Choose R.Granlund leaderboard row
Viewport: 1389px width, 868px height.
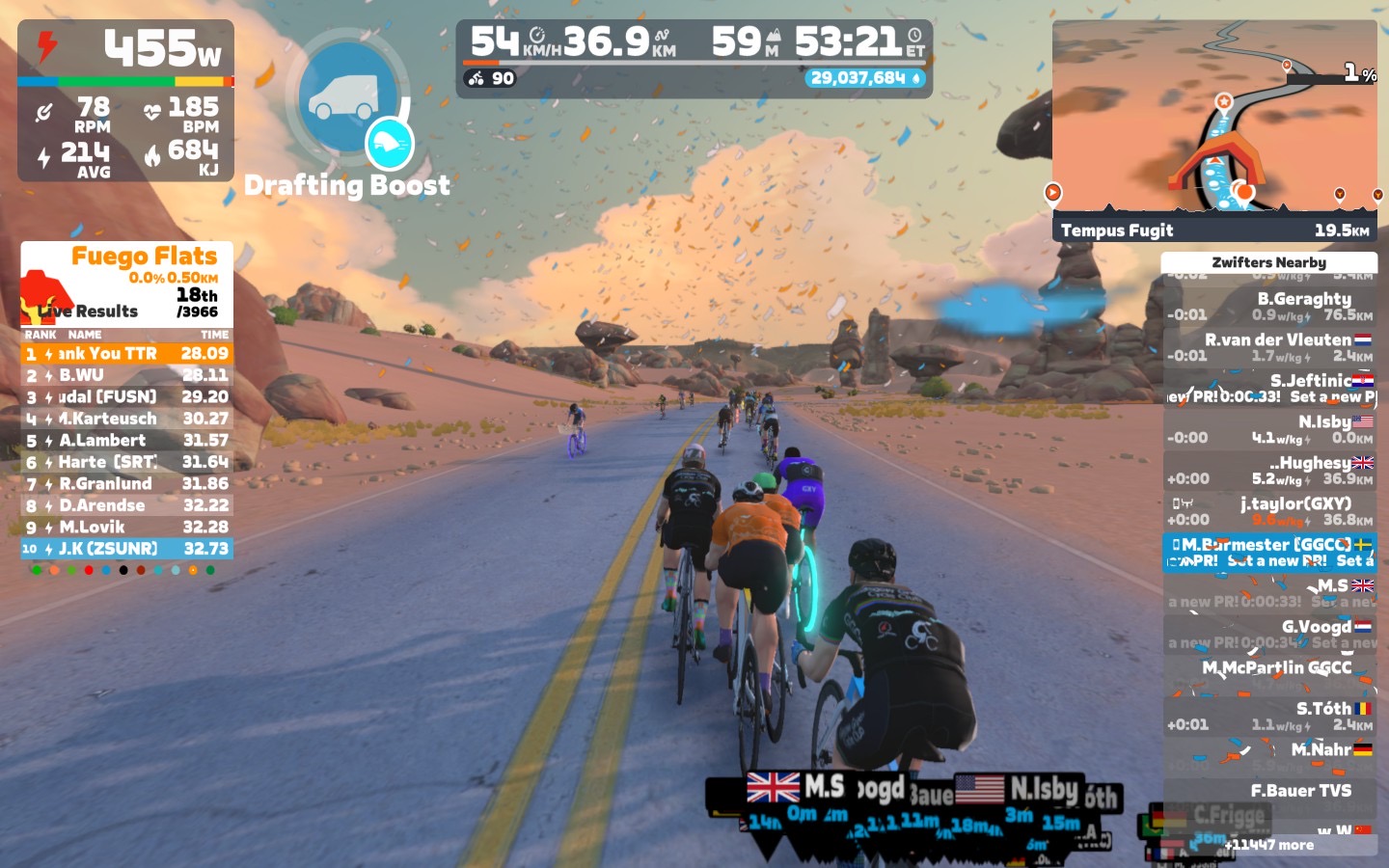pyautogui.click(x=126, y=484)
